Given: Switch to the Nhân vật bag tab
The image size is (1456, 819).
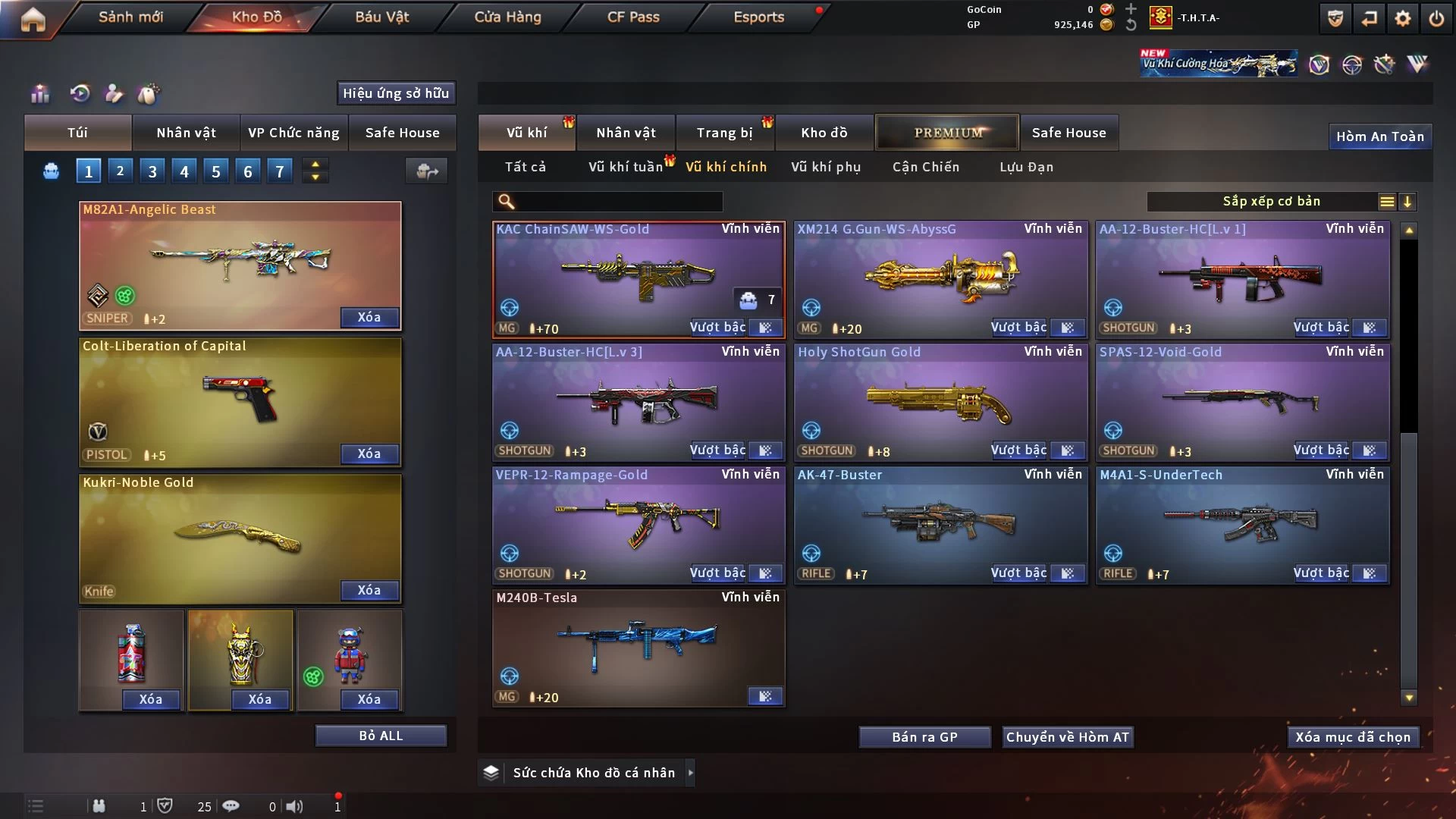Looking at the screenshot, I should coord(186,133).
